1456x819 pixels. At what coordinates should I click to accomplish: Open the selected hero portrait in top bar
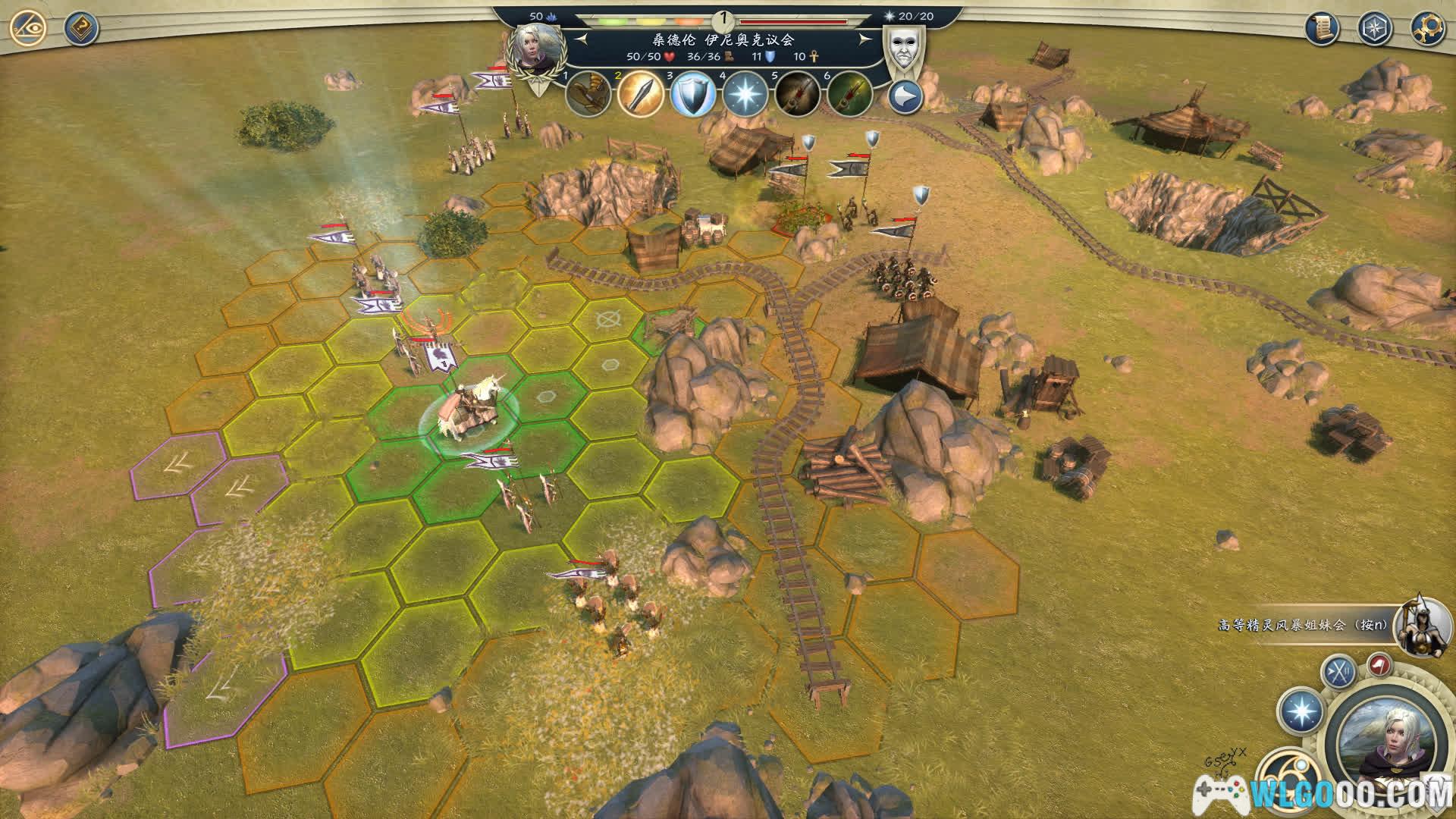click(538, 47)
